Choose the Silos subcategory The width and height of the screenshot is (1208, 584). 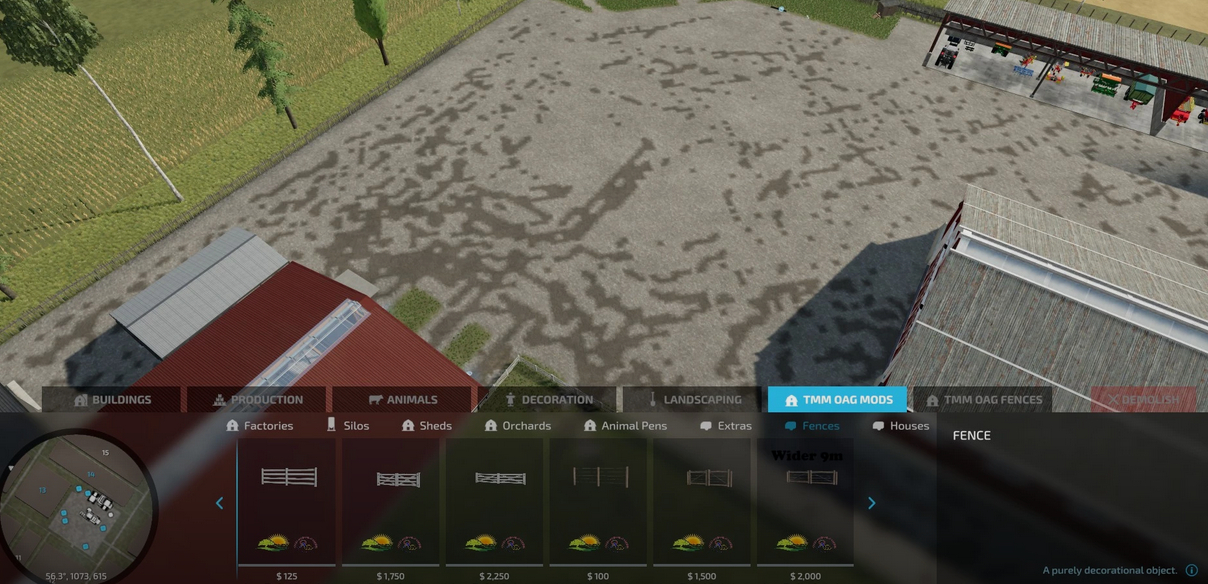tap(348, 426)
